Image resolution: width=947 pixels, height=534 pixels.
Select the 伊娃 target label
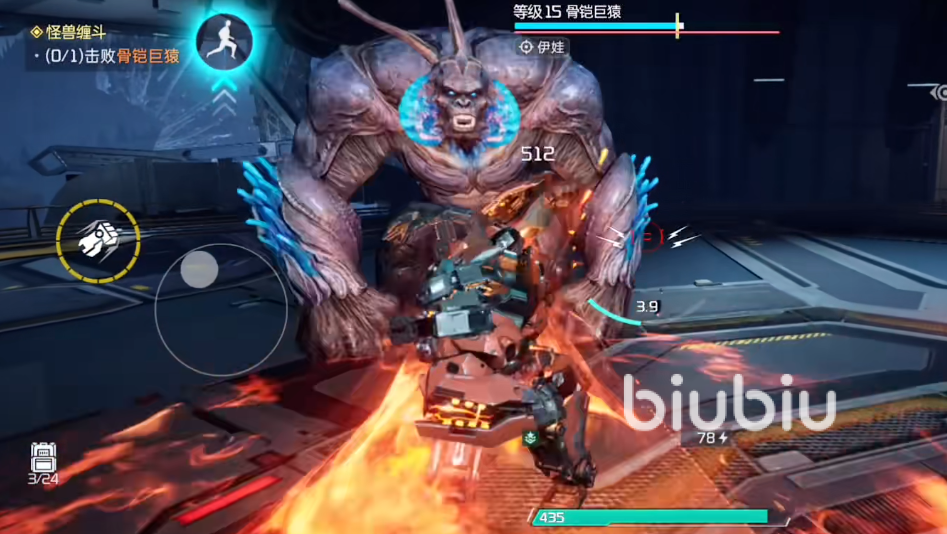click(x=543, y=47)
